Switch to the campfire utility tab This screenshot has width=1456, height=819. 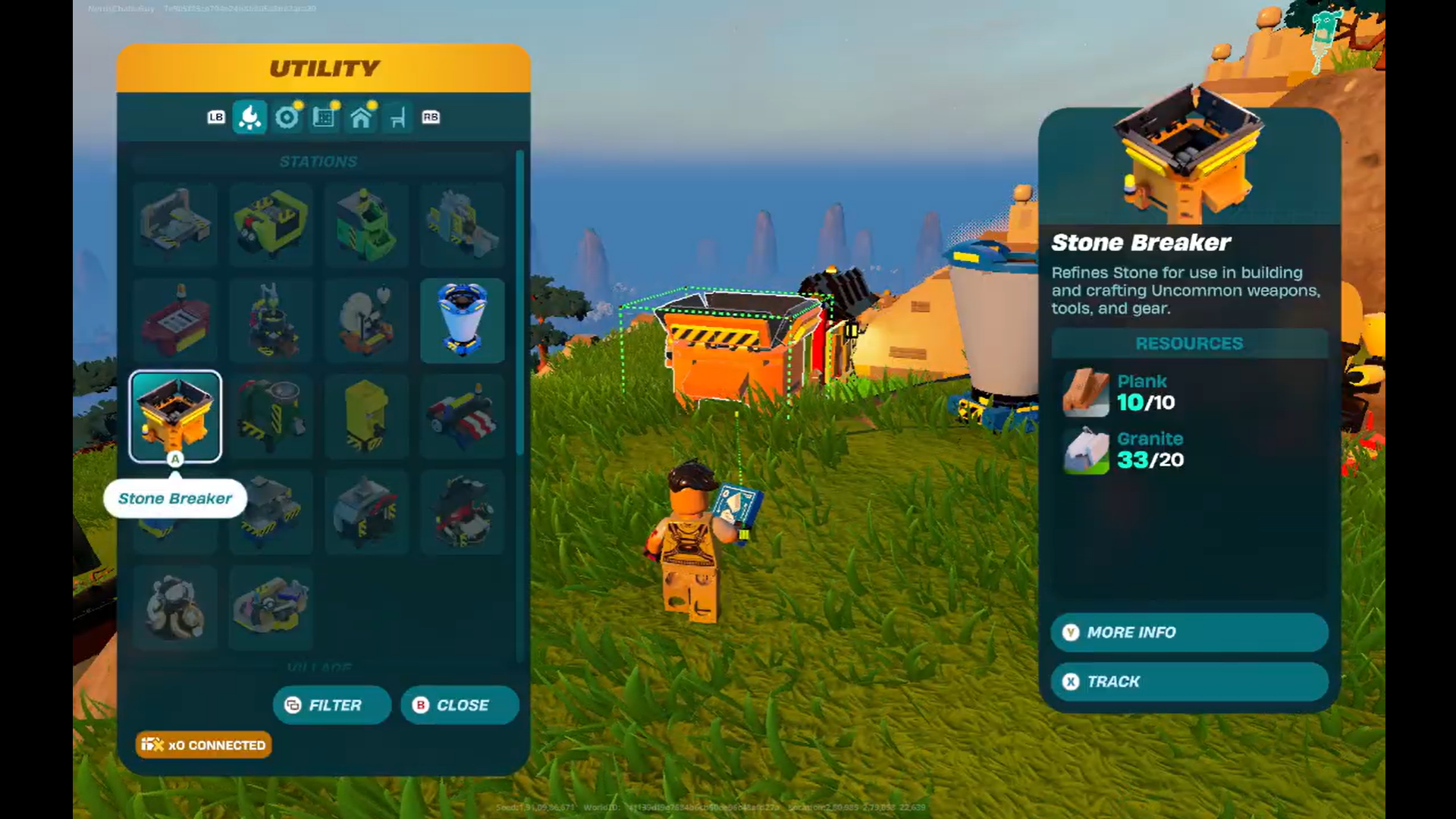point(249,118)
